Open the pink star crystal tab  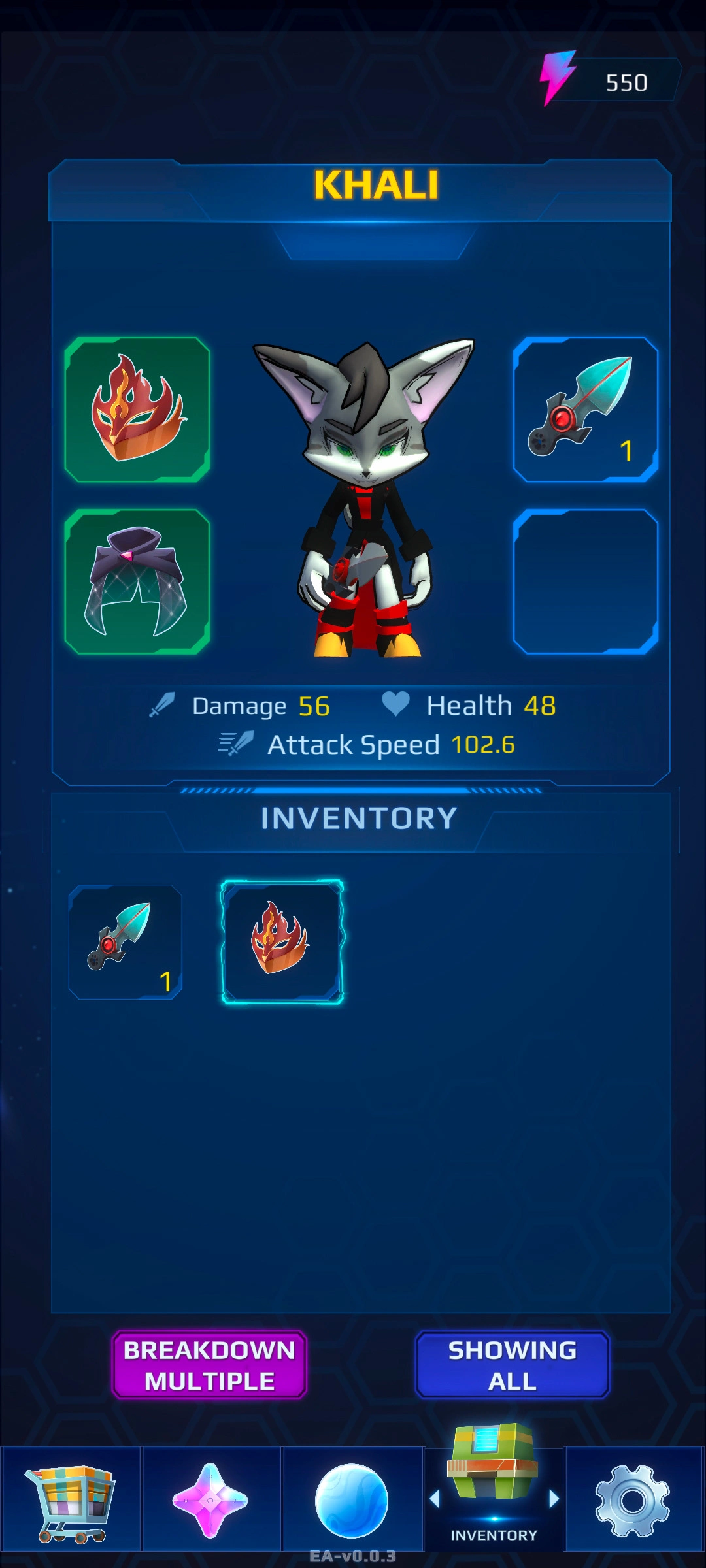coord(210,1501)
